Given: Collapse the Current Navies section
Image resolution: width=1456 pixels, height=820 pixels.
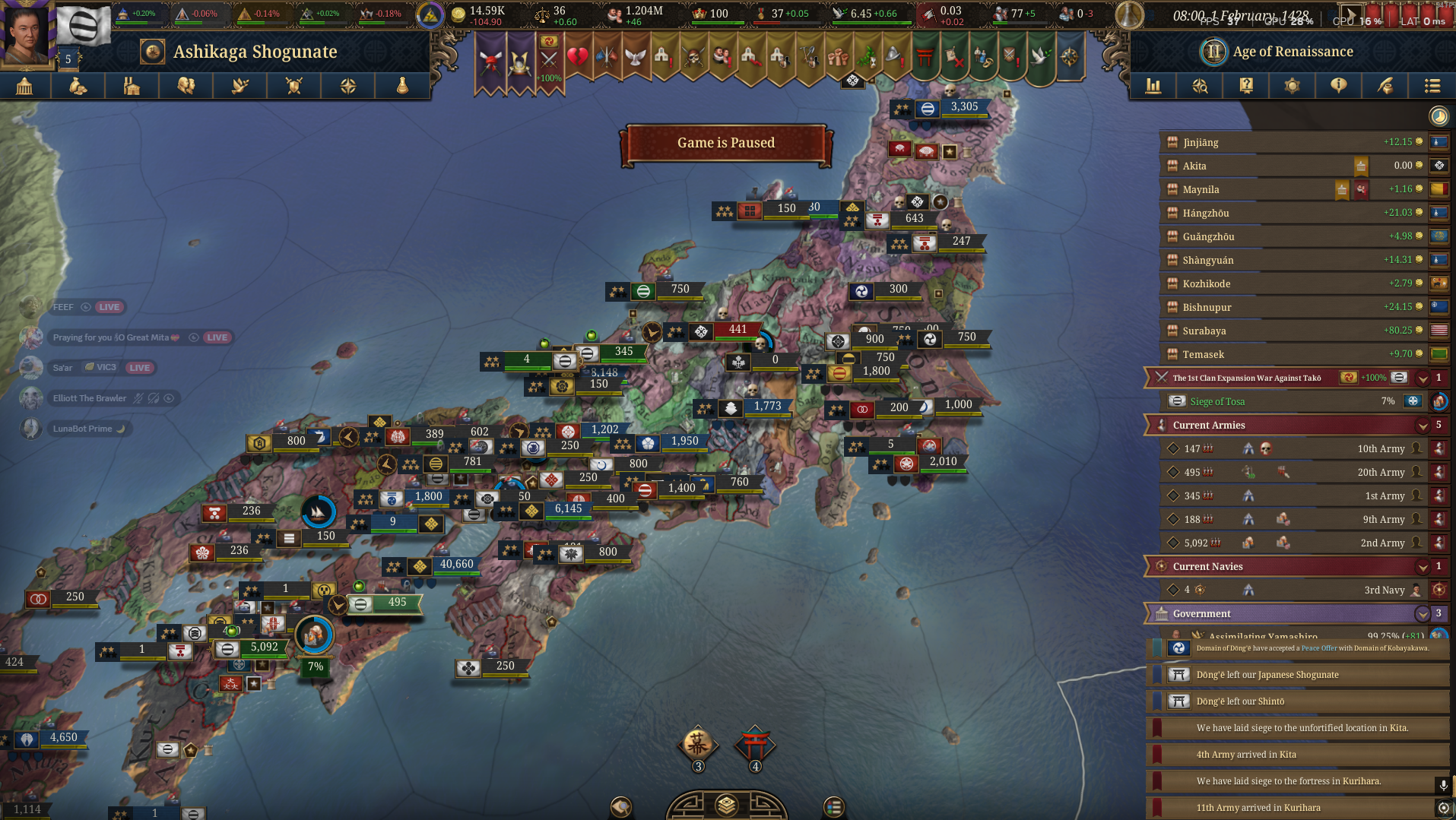Looking at the screenshot, I should tap(1423, 566).
